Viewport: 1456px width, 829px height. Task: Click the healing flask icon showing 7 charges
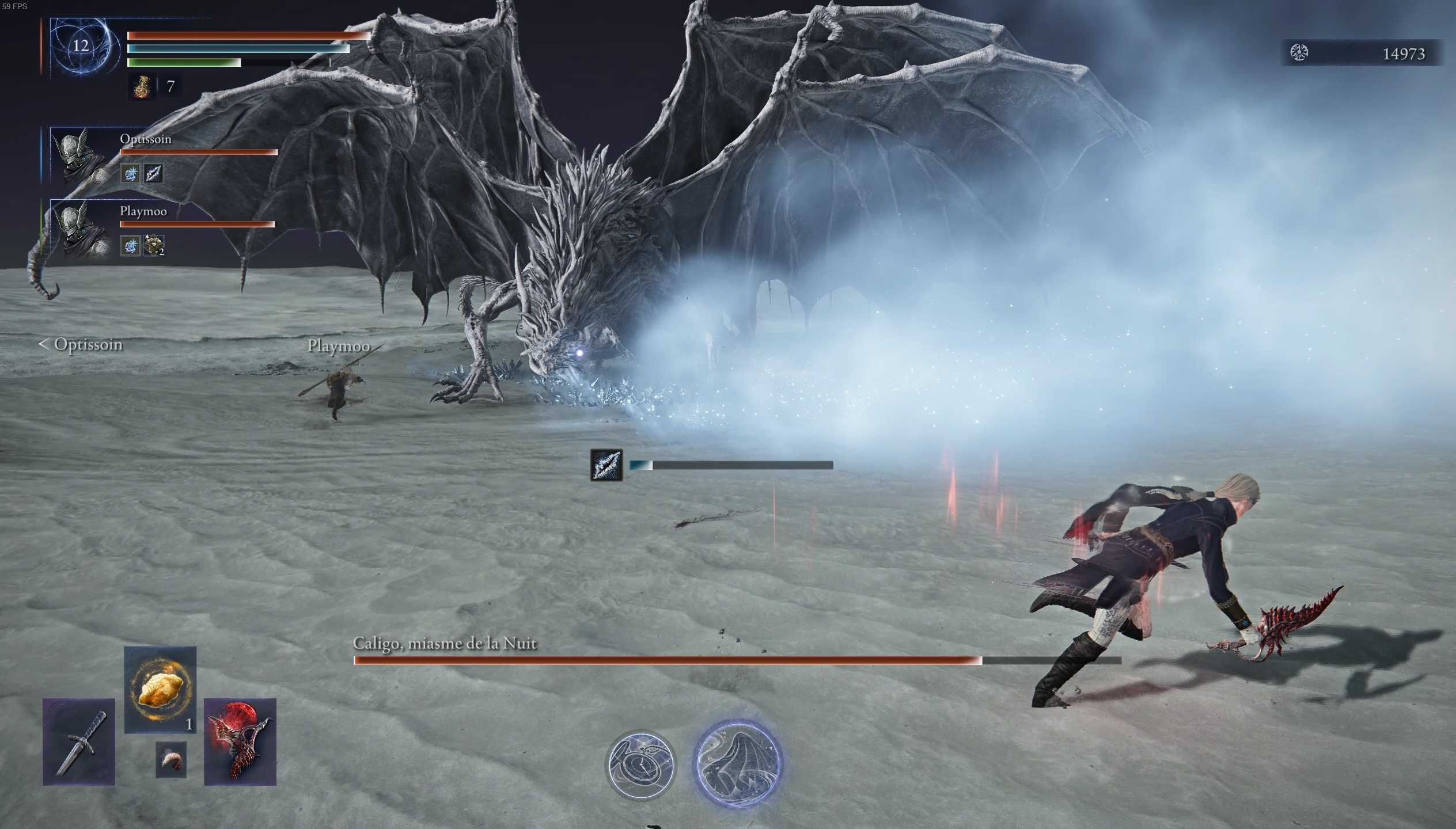click(x=141, y=88)
